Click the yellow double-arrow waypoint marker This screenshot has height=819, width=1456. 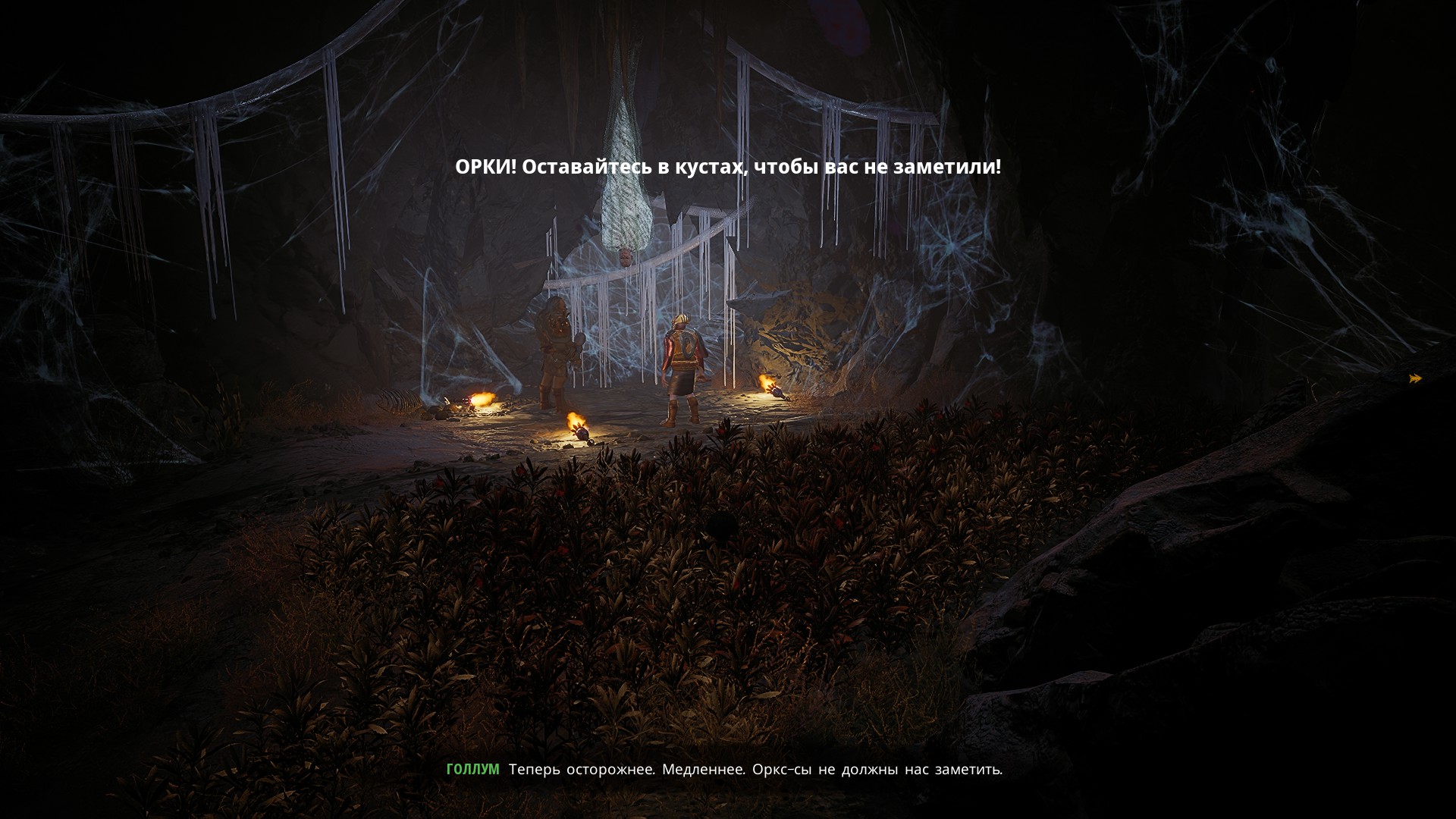tap(1415, 378)
